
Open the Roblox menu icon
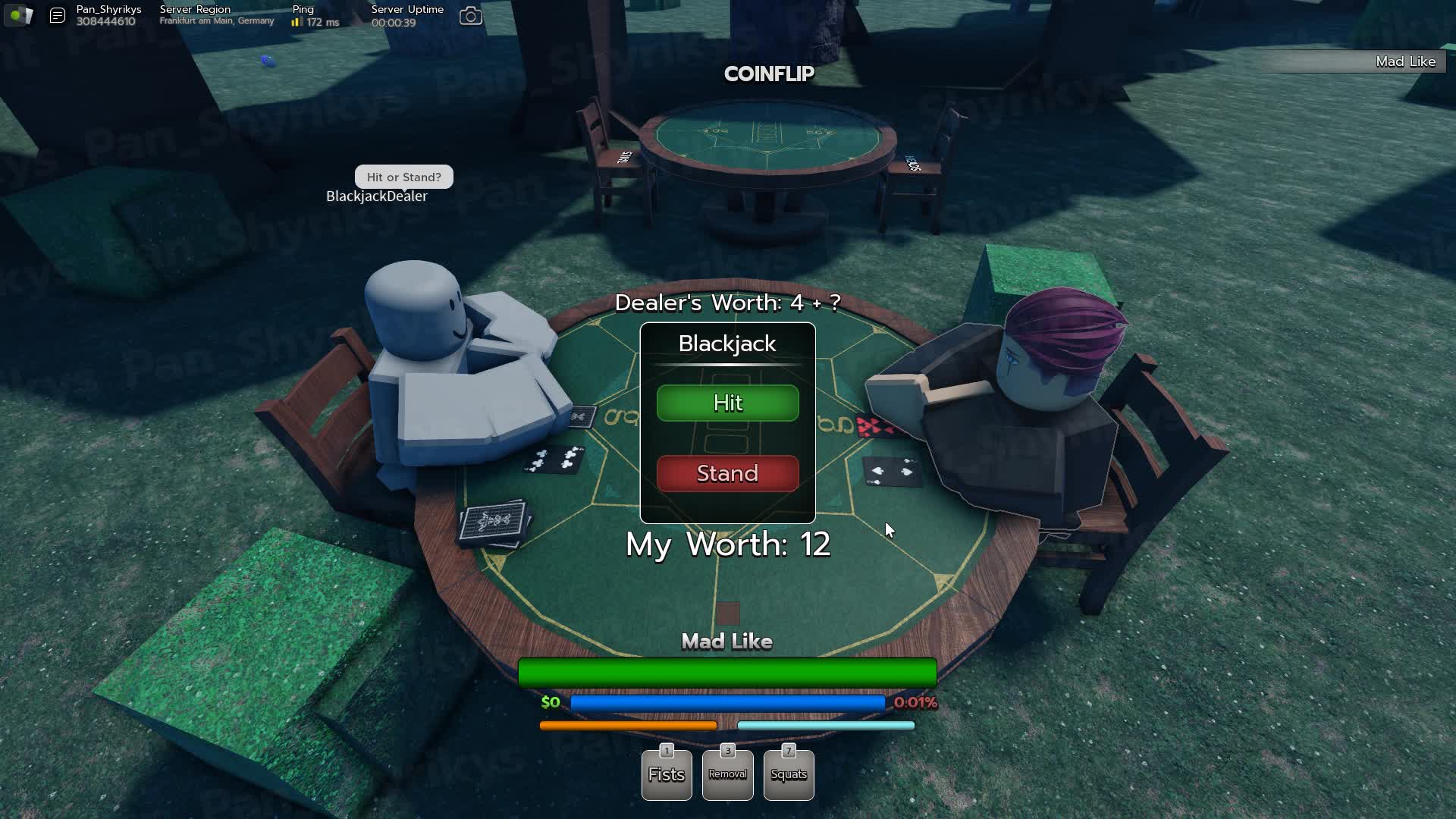pyautogui.click(x=18, y=15)
